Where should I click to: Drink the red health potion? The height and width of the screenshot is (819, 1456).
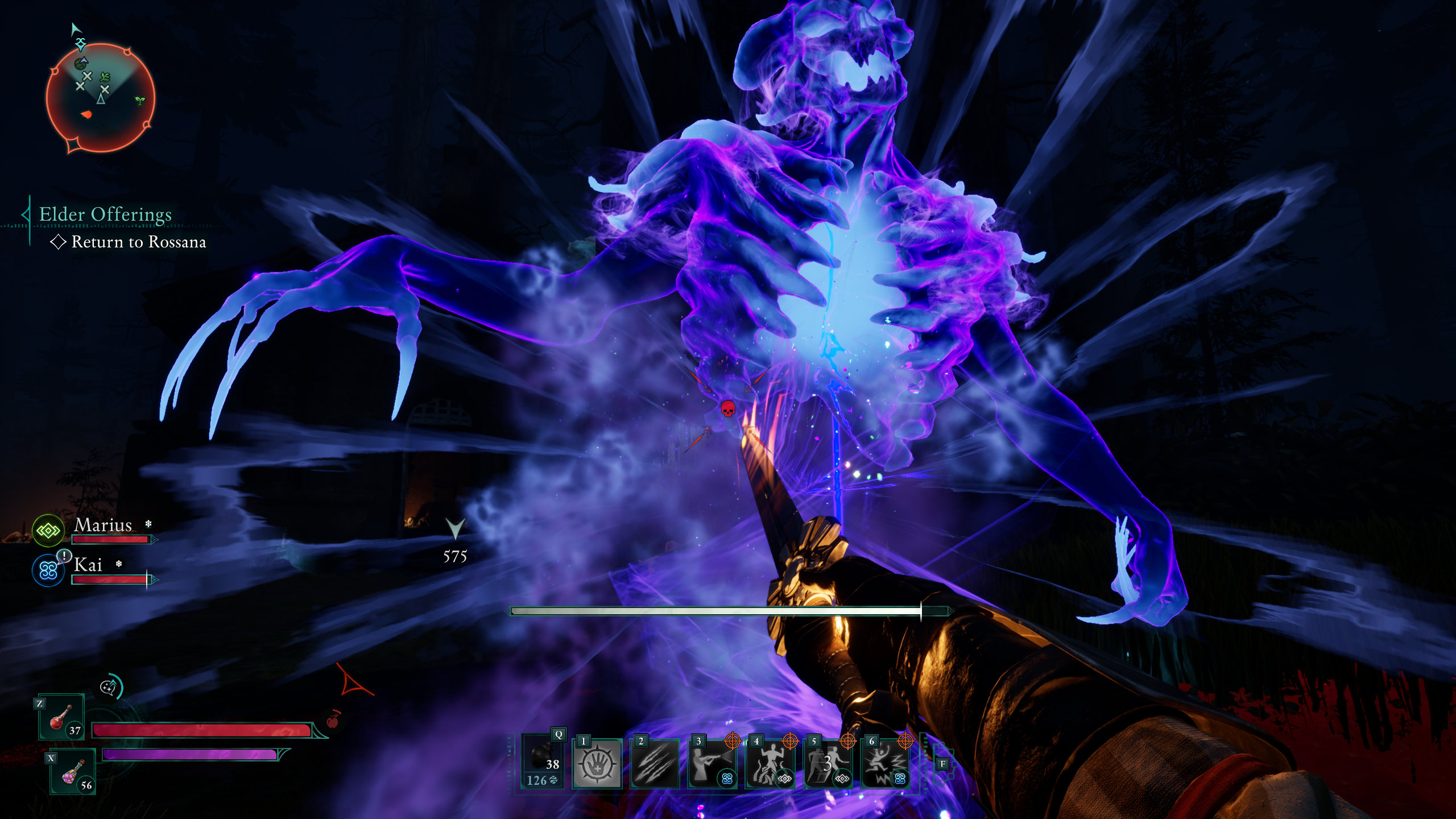point(61,717)
